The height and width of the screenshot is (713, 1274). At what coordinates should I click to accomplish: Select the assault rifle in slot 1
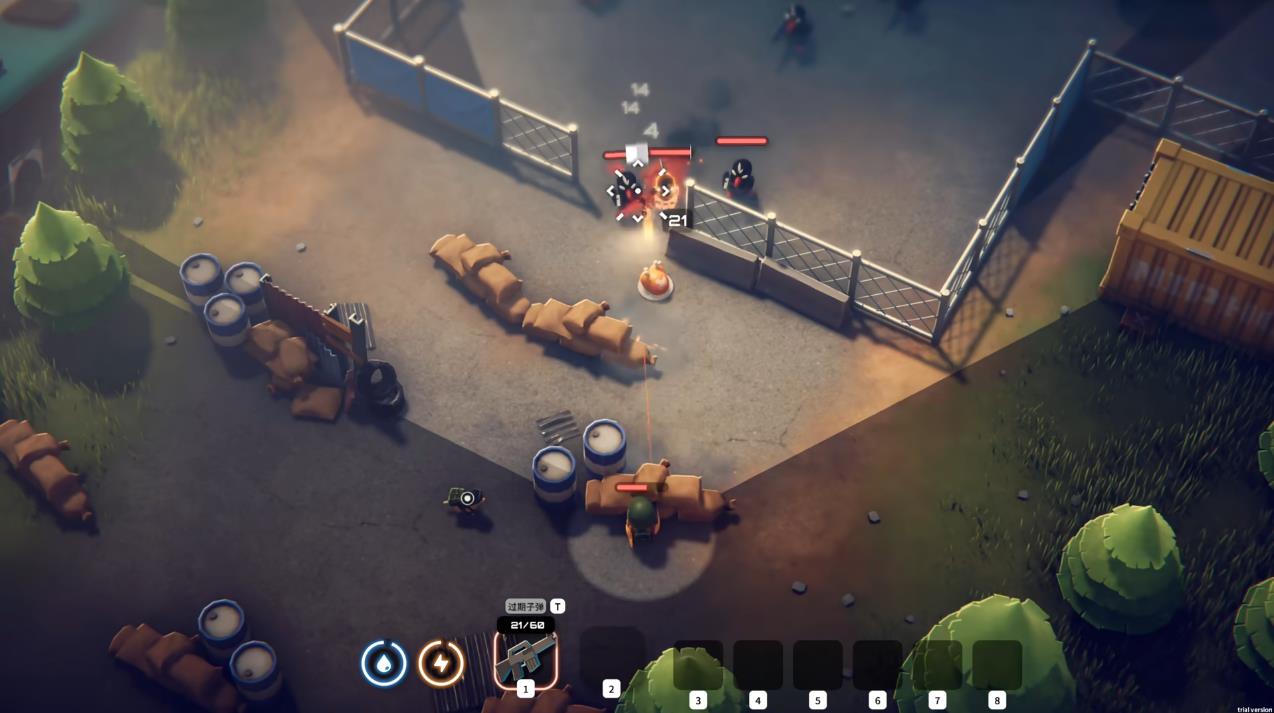[x=526, y=659]
